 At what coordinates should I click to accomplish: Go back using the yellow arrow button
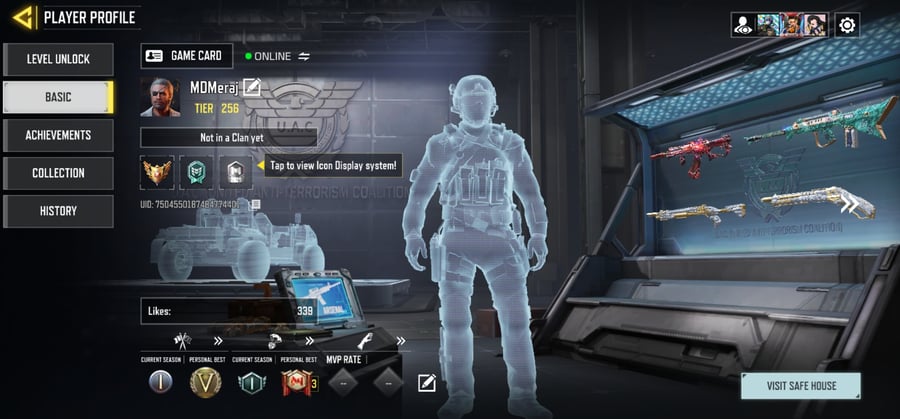(x=21, y=17)
